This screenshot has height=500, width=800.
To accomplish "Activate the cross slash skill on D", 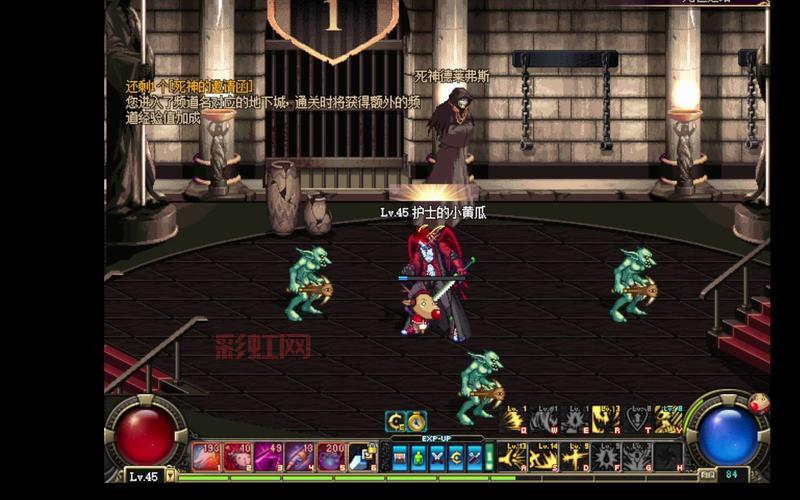I will tap(576, 456).
